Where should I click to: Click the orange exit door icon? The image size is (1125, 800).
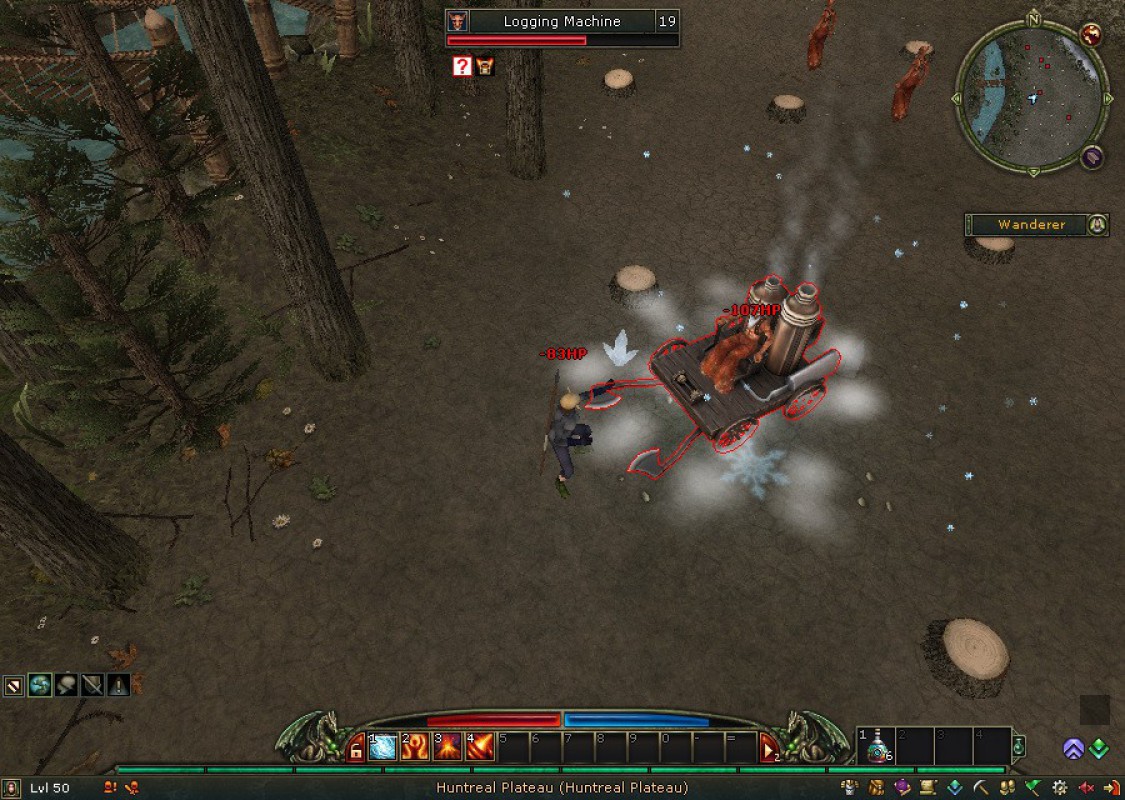tap(1111, 788)
